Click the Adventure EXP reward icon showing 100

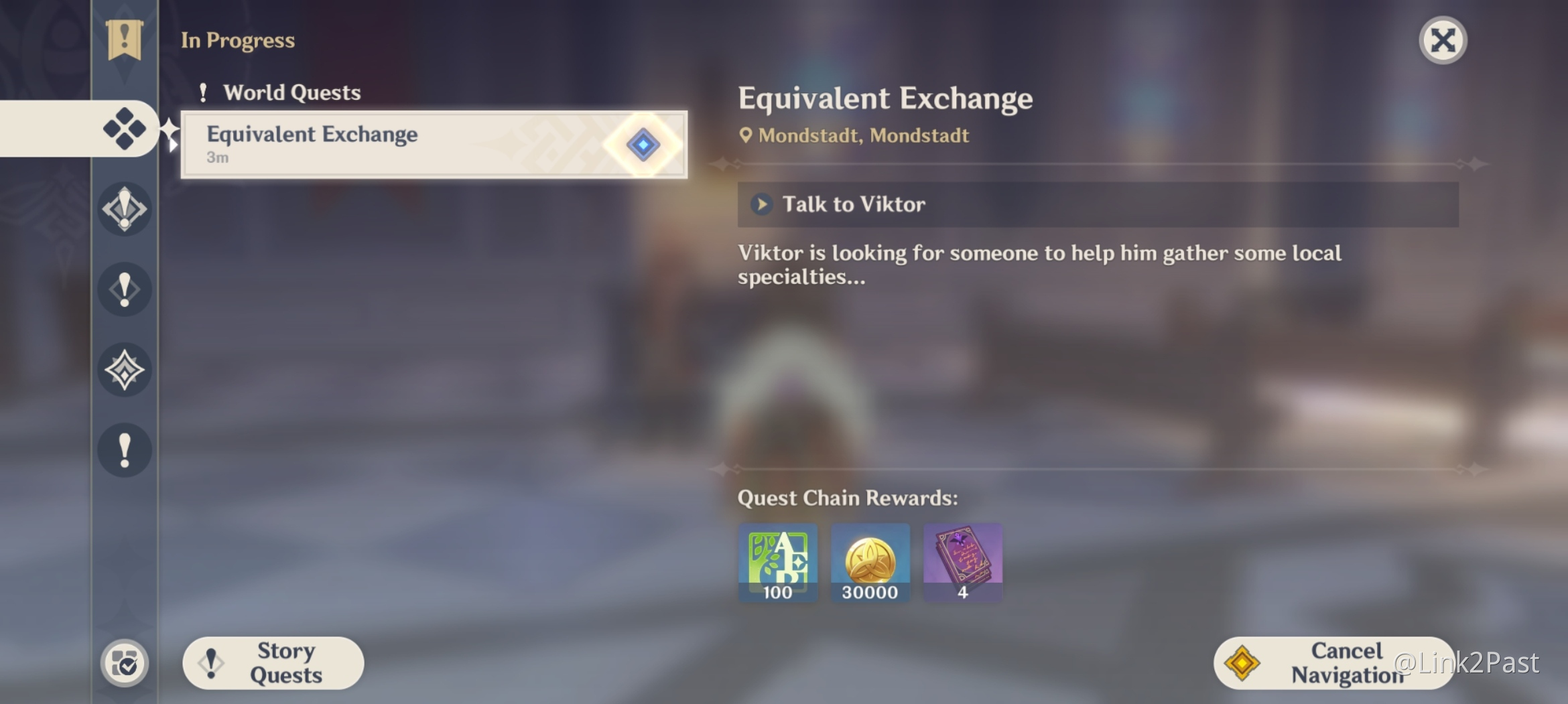coord(777,563)
